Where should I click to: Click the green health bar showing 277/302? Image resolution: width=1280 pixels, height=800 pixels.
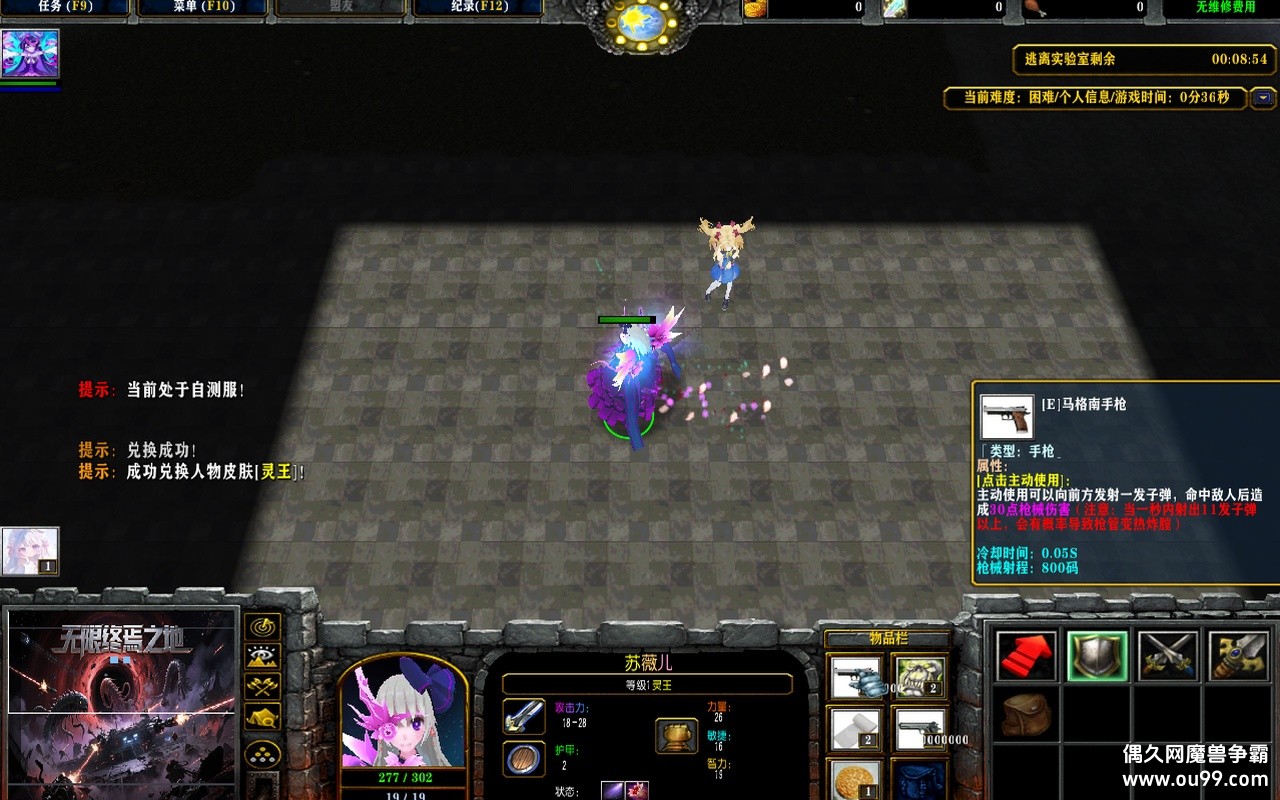coord(405,777)
